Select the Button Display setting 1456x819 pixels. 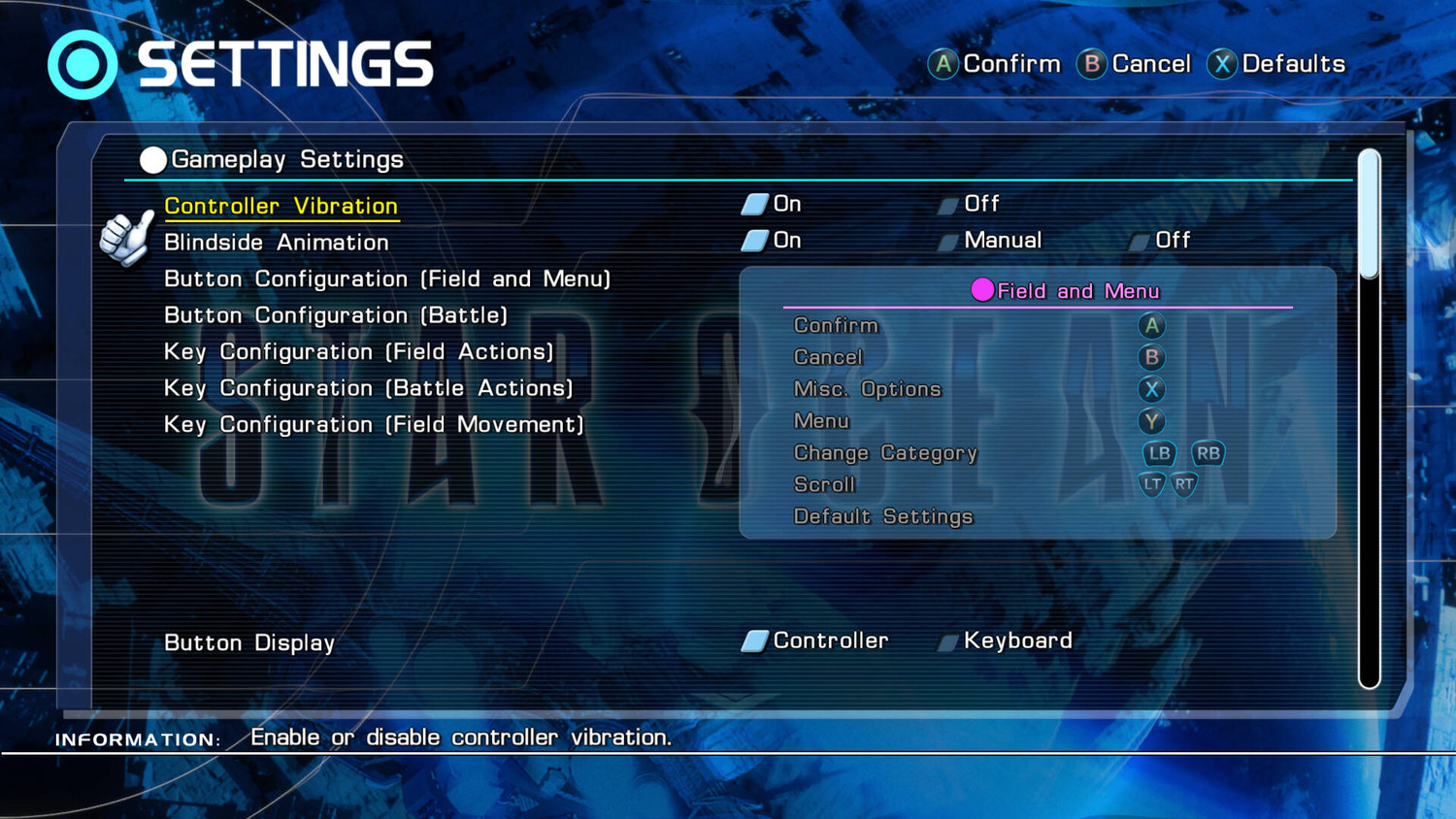tap(248, 642)
